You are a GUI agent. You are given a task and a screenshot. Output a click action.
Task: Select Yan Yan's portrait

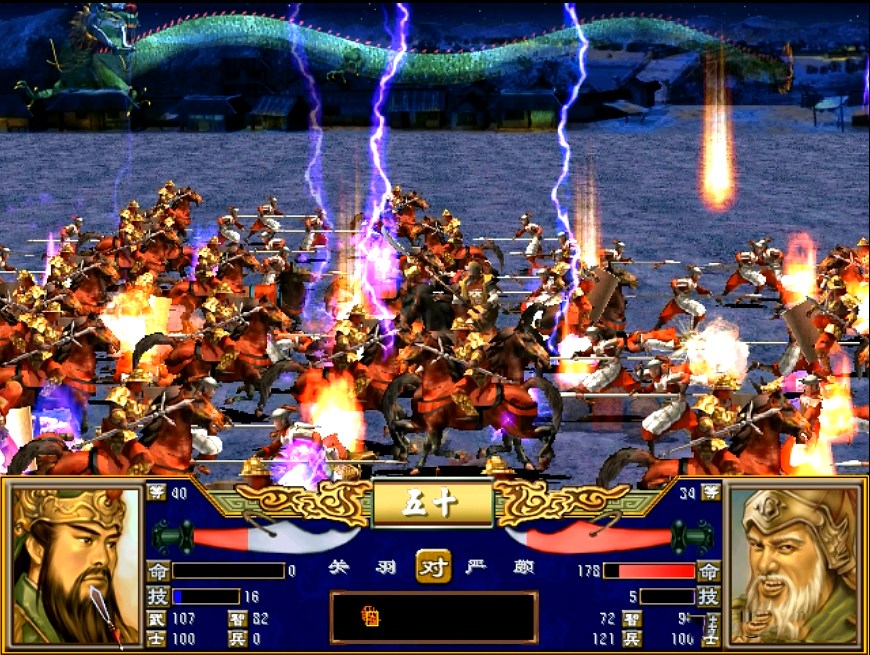click(x=795, y=565)
